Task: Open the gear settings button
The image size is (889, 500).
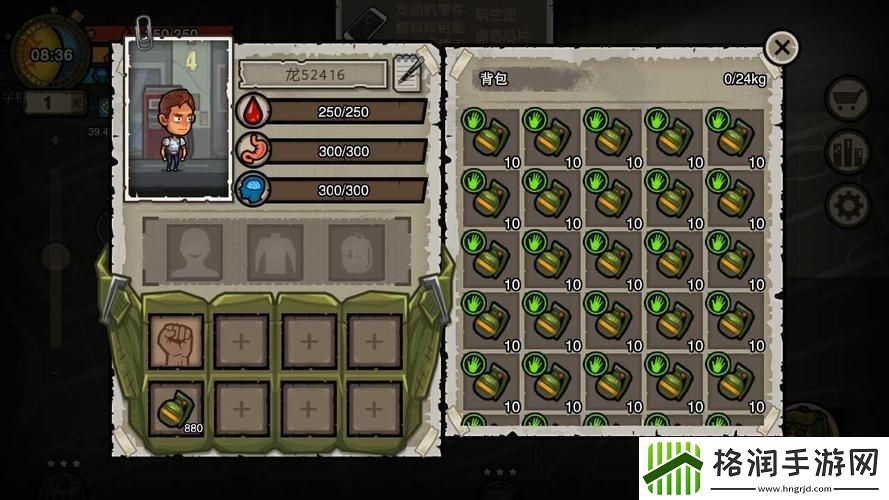Action: pos(847,205)
